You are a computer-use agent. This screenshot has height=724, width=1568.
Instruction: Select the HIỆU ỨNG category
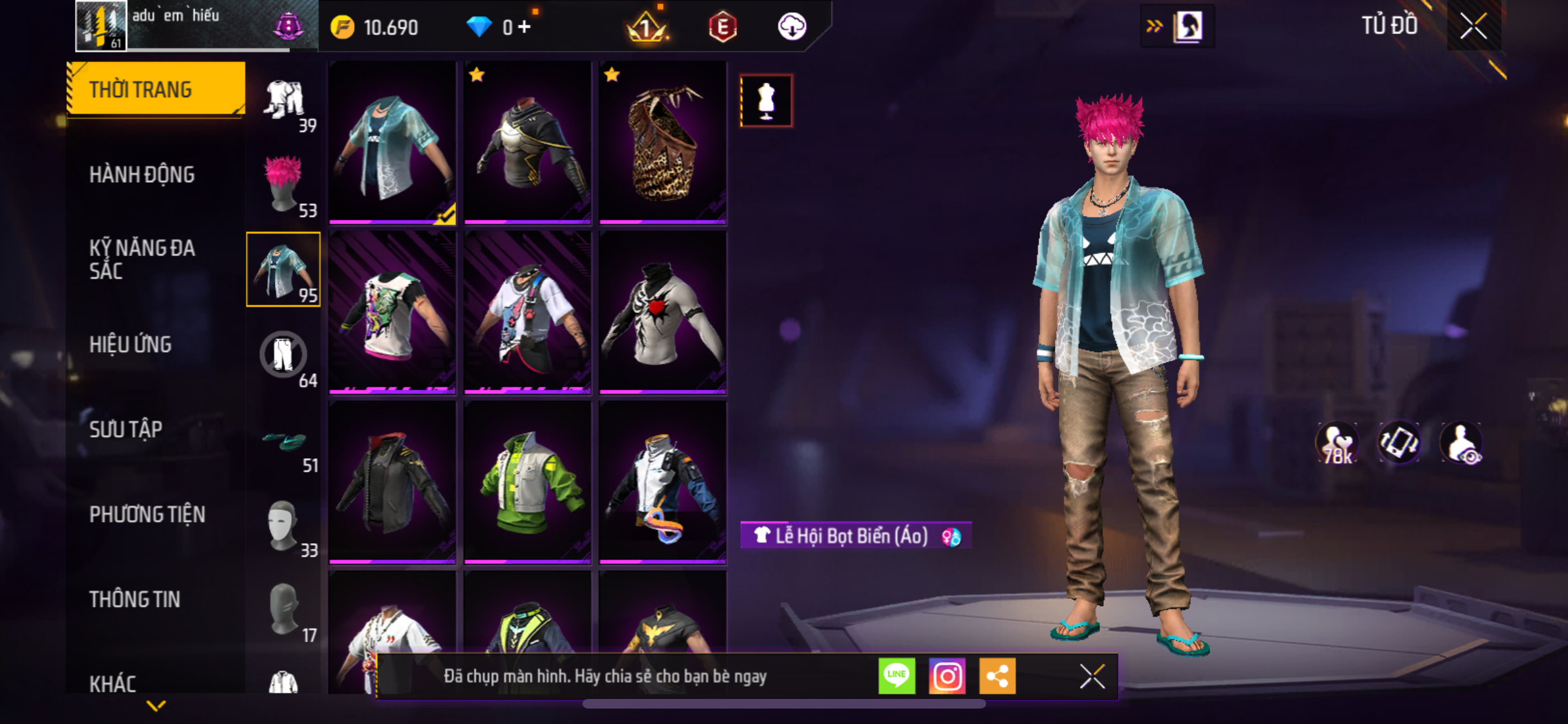point(130,344)
